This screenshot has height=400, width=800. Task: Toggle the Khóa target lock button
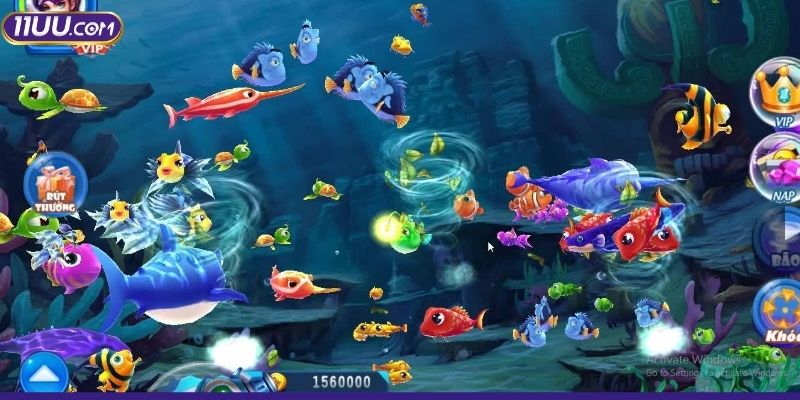778,312
